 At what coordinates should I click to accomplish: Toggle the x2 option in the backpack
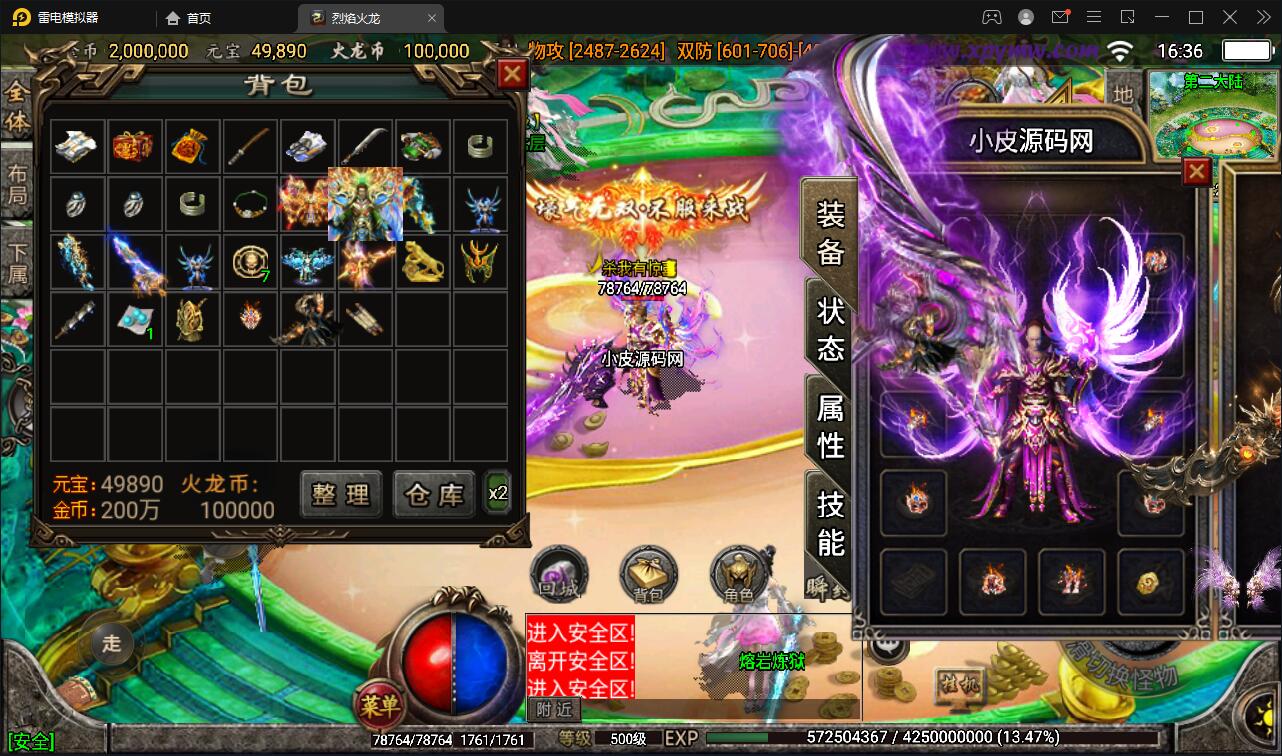498,492
